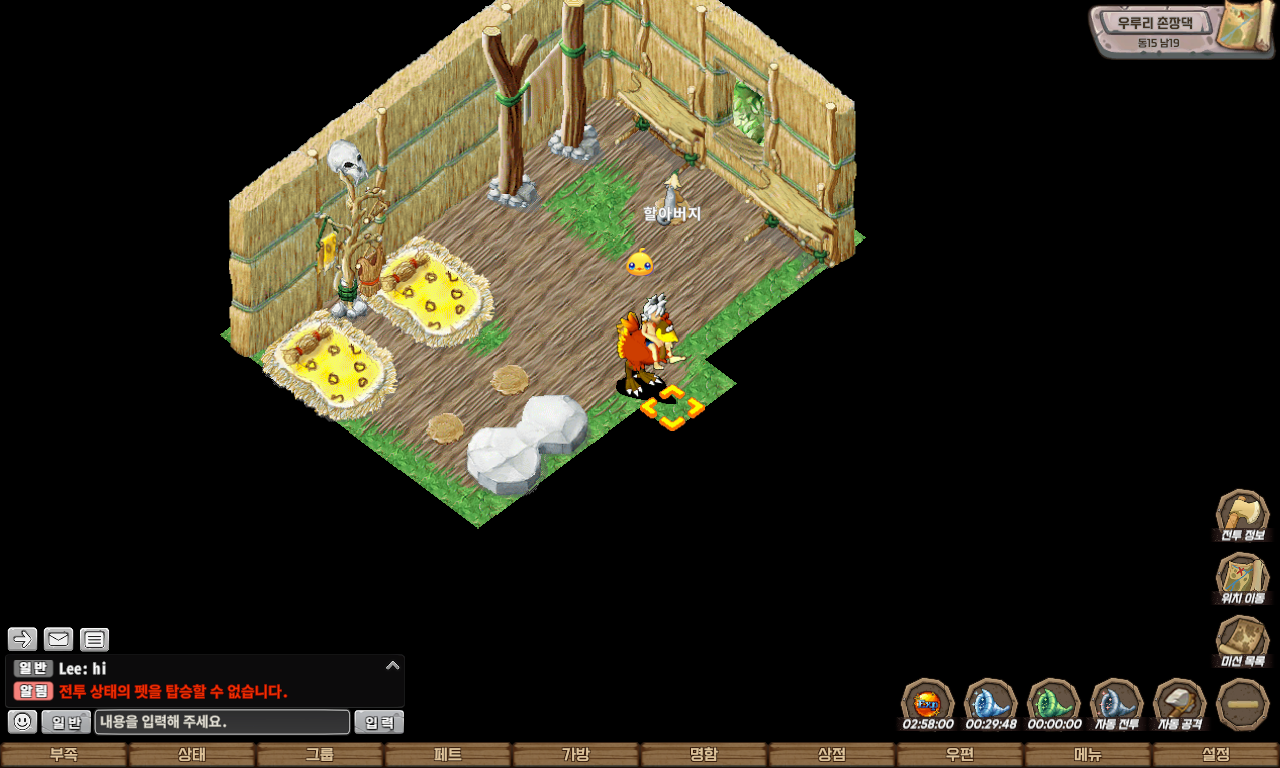Image resolution: width=1280 pixels, height=768 pixels.
Task: Open the envelope mail icon above chat
Action: pyautogui.click(x=58, y=639)
